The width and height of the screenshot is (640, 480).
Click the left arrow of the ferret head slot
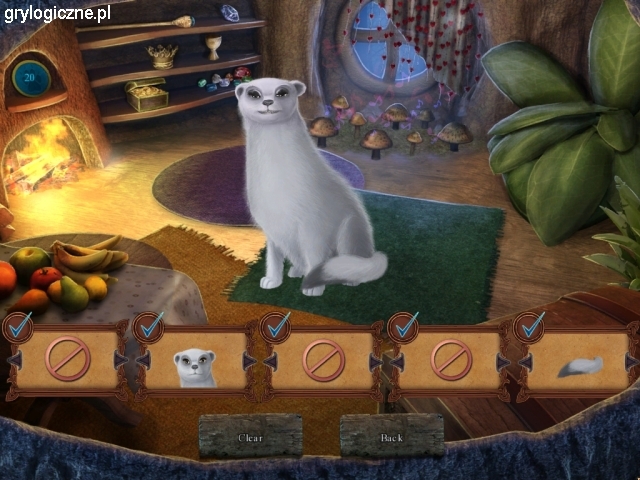point(143,361)
